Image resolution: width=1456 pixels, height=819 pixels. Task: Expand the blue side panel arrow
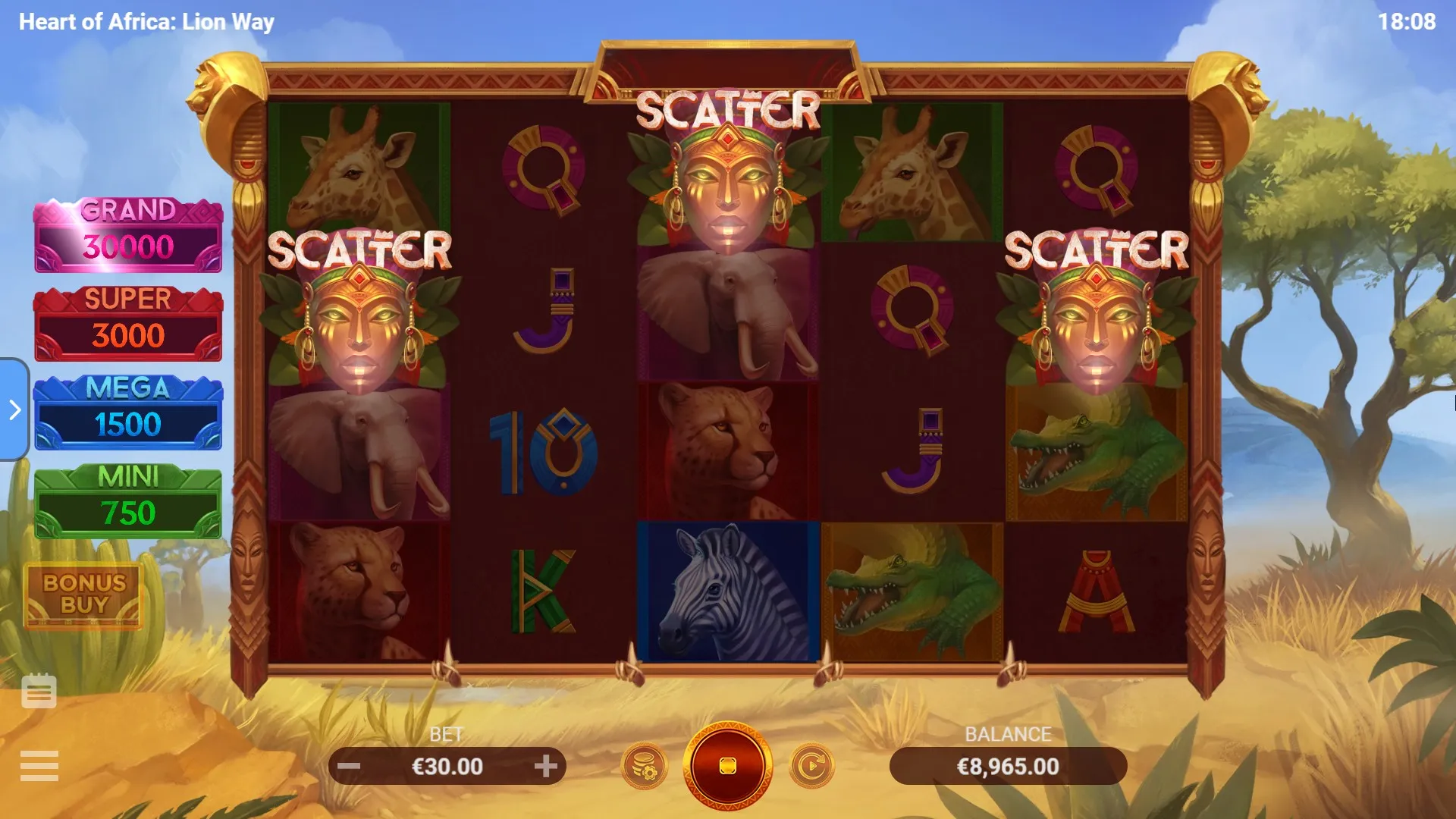14,409
